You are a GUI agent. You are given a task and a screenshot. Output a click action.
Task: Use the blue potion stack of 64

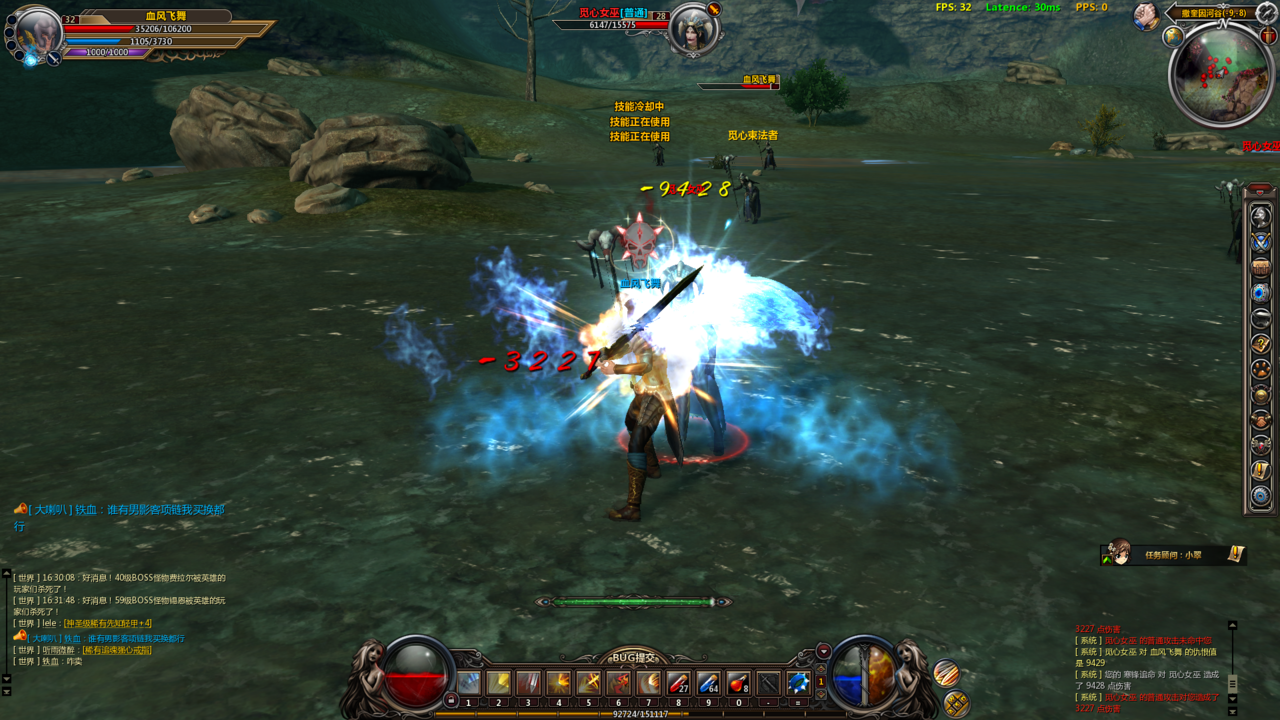pyautogui.click(x=708, y=683)
